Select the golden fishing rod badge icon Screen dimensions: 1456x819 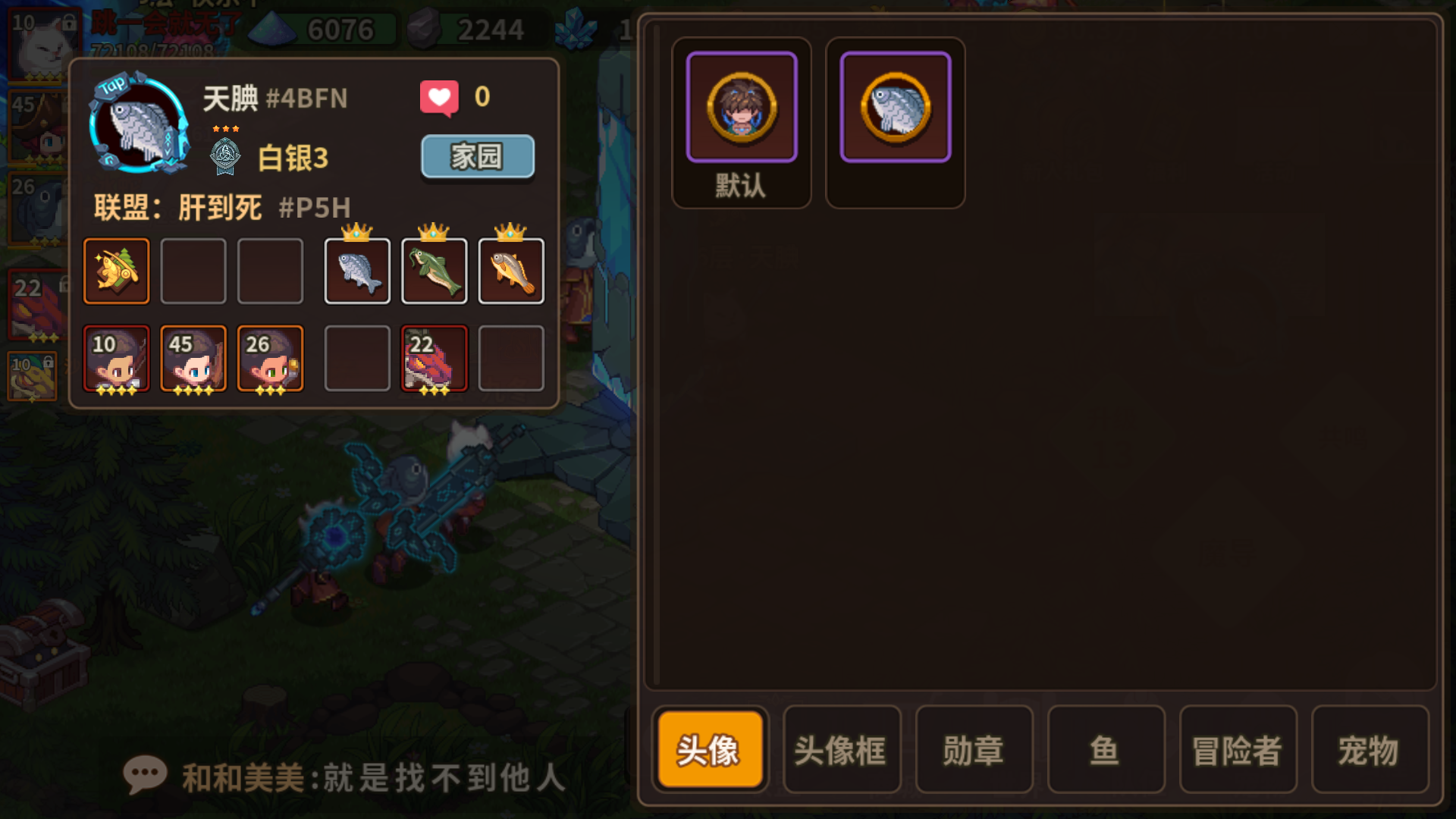point(116,270)
